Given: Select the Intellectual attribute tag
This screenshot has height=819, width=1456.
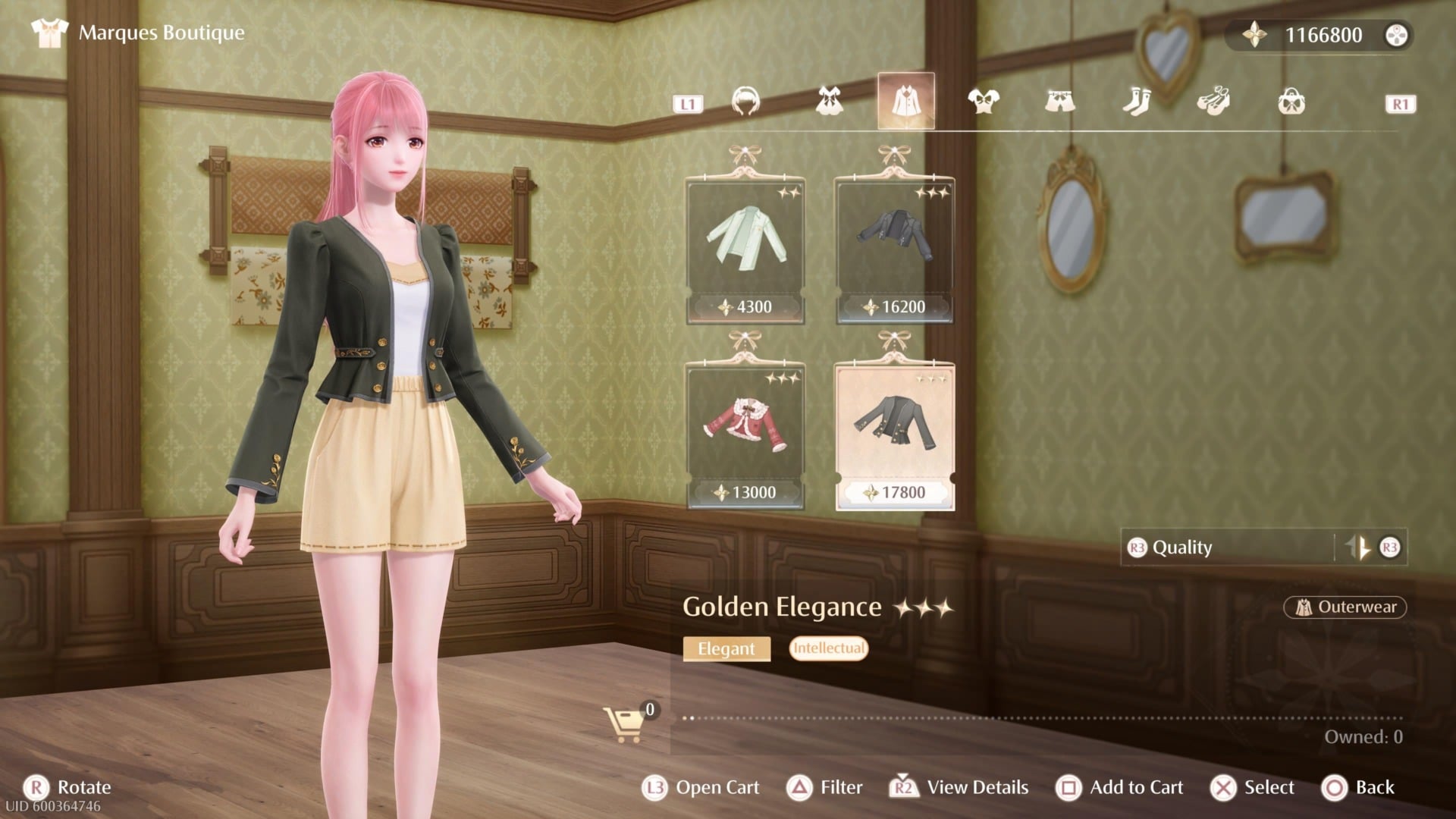Looking at the screenshot, I should tap(828, 648).
